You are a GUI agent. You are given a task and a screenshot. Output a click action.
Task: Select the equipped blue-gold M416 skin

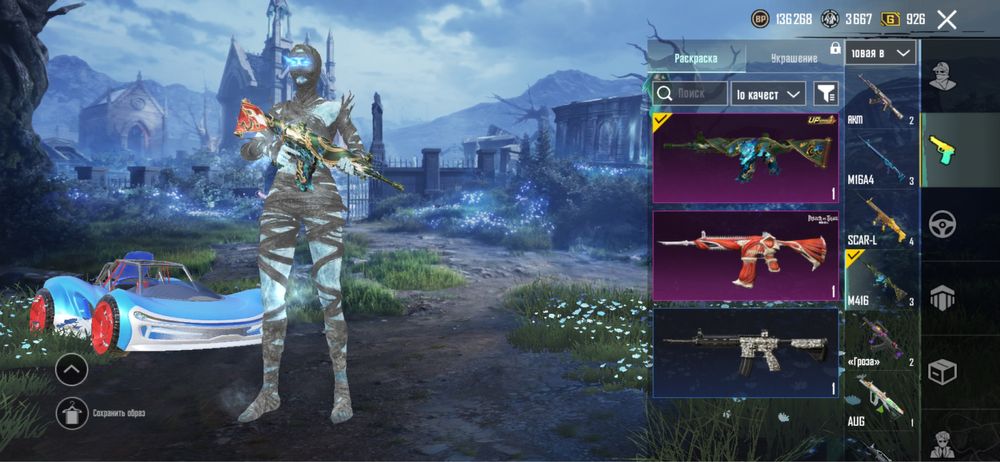click(x=745, y=156)
